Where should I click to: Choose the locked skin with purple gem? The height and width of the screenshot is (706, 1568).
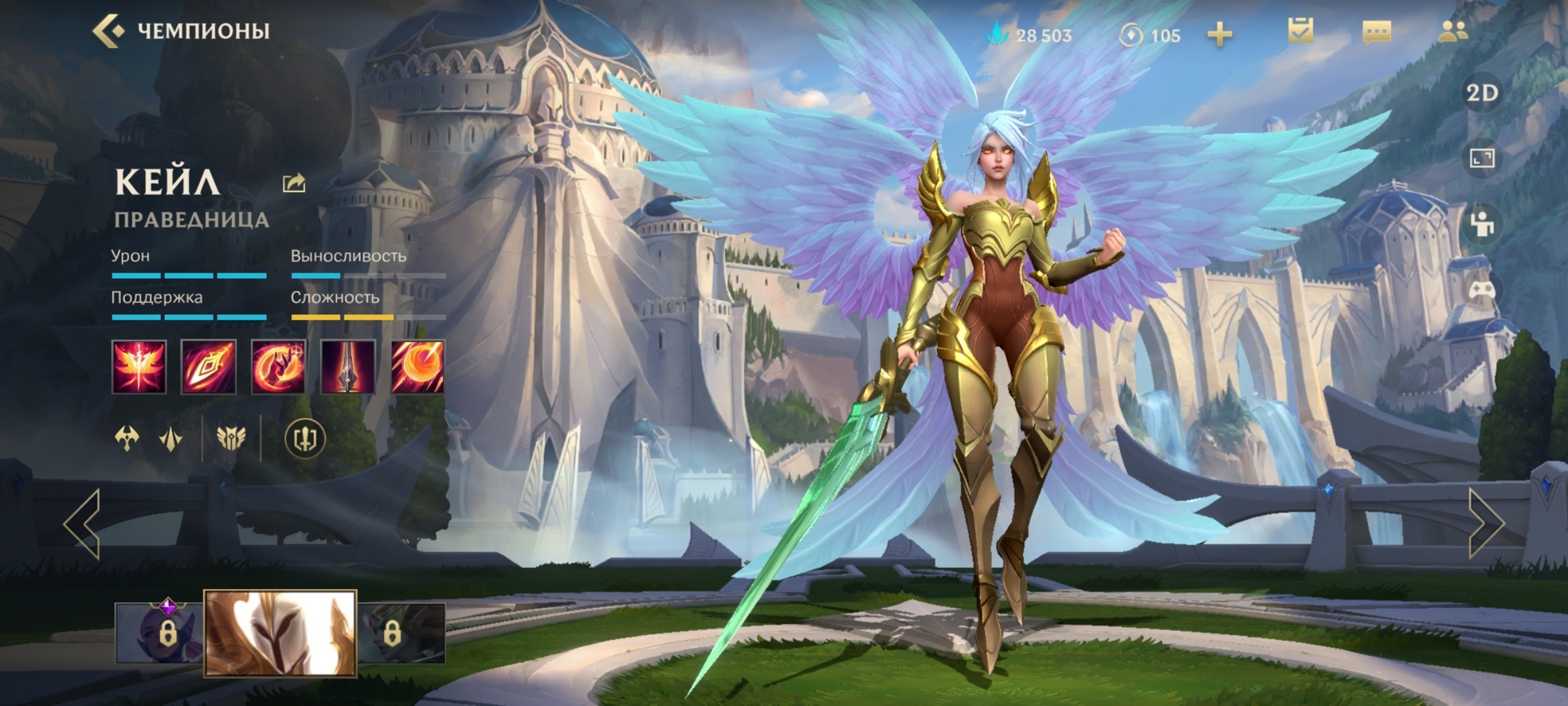[159, 632]
